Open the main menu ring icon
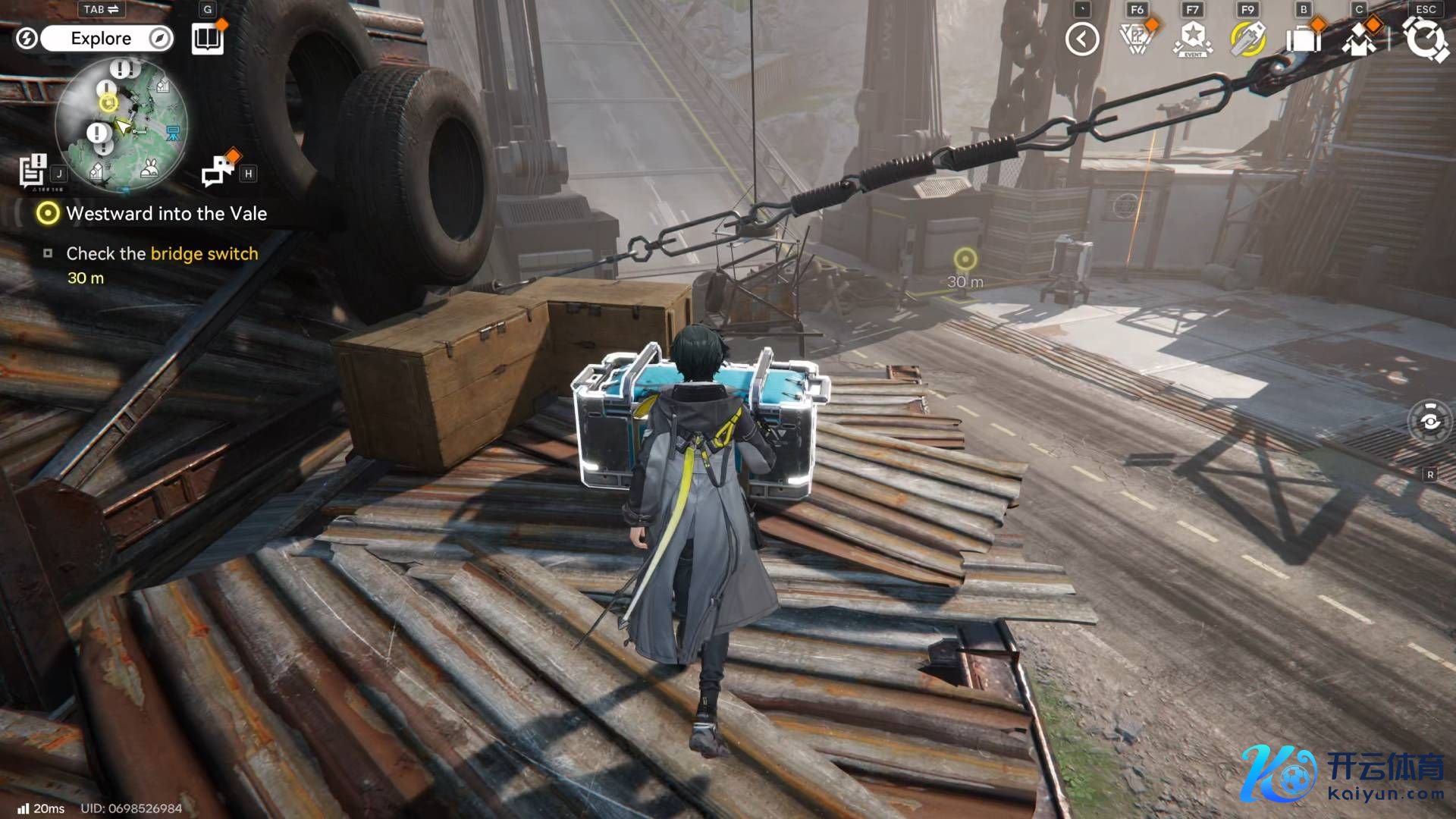 pyautogui.click(x=1424, y=39)
